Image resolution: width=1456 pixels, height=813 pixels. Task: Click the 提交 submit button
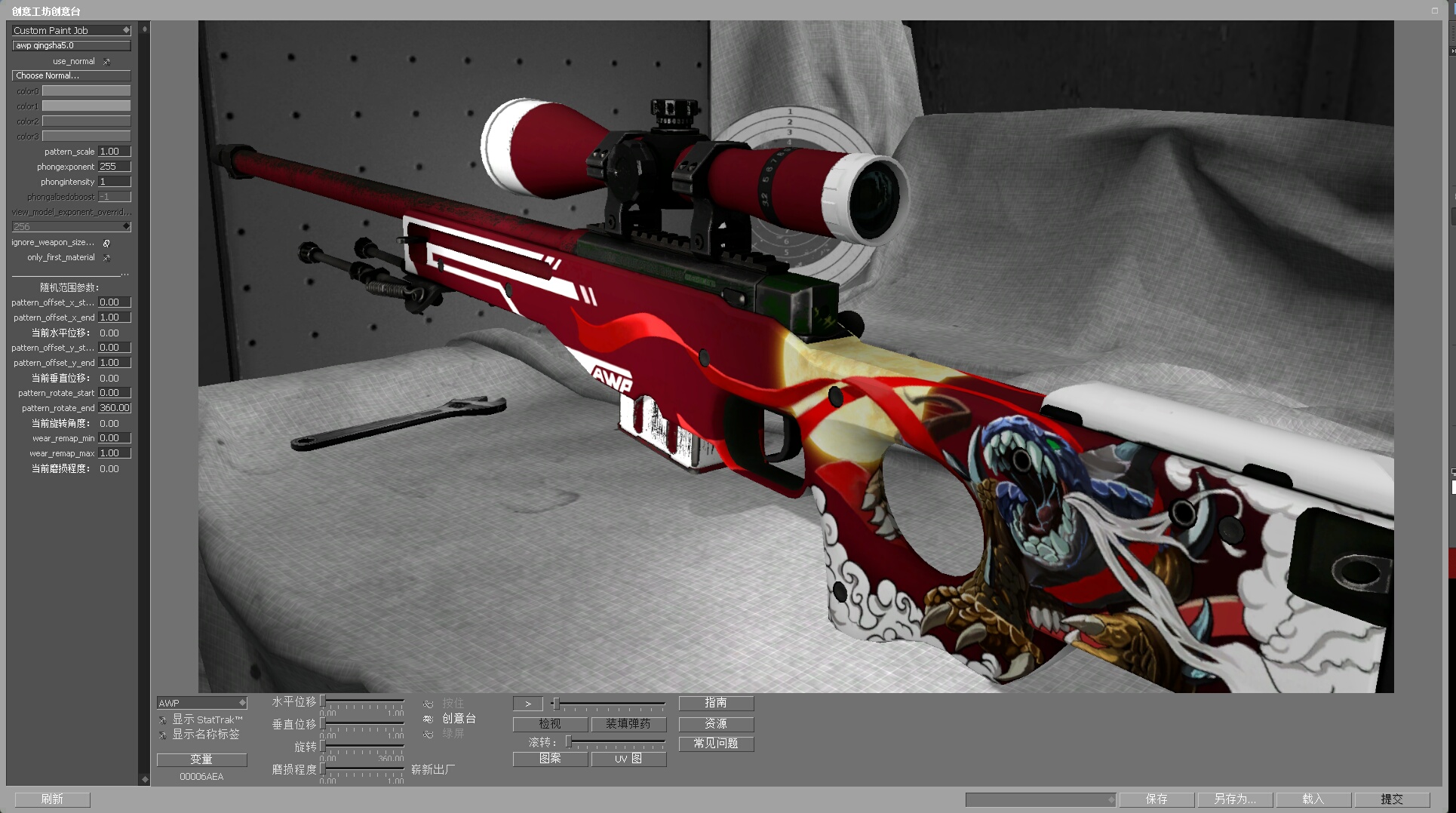click(1392, 799)
